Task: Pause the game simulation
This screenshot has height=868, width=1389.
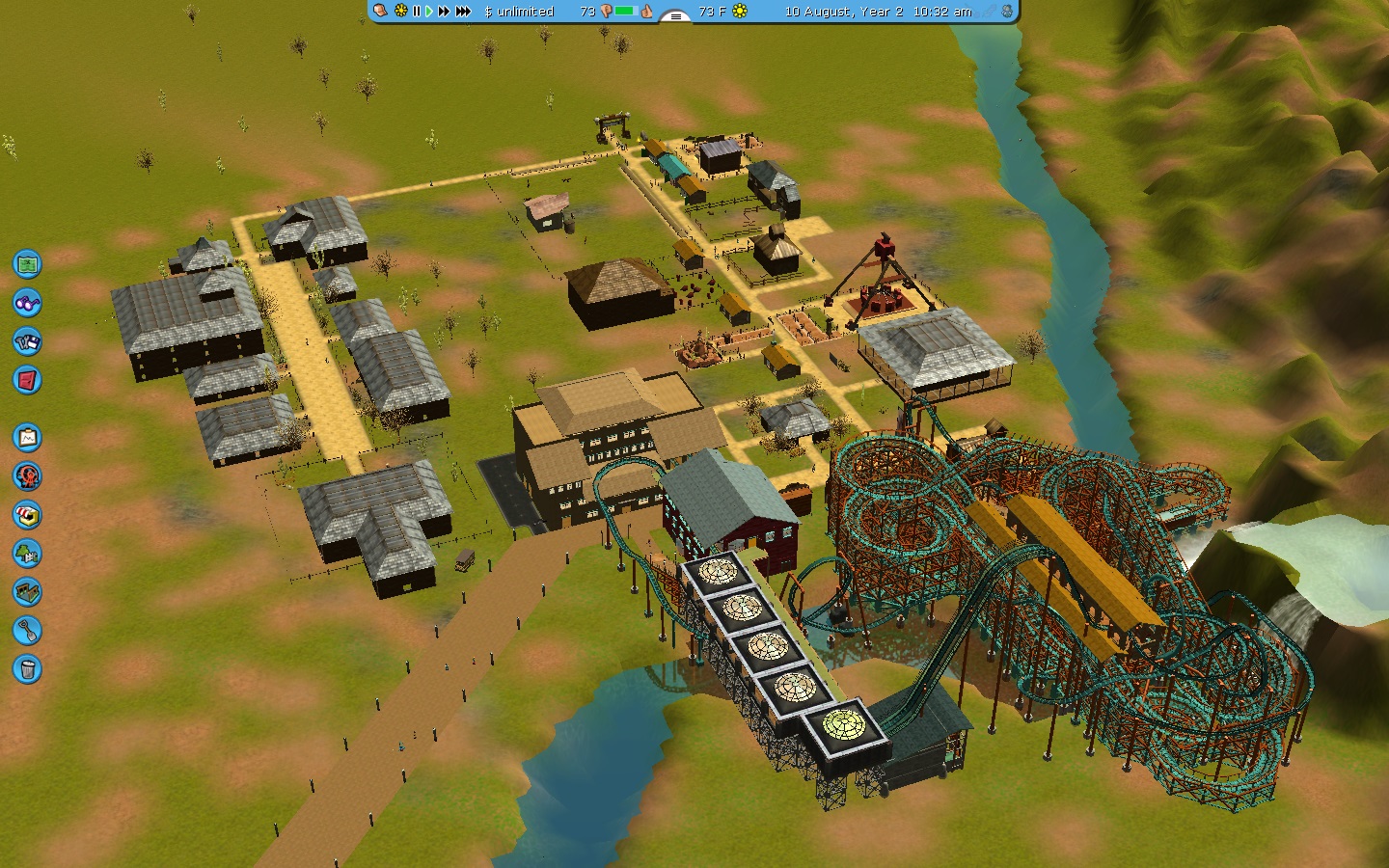Action: 417,12
